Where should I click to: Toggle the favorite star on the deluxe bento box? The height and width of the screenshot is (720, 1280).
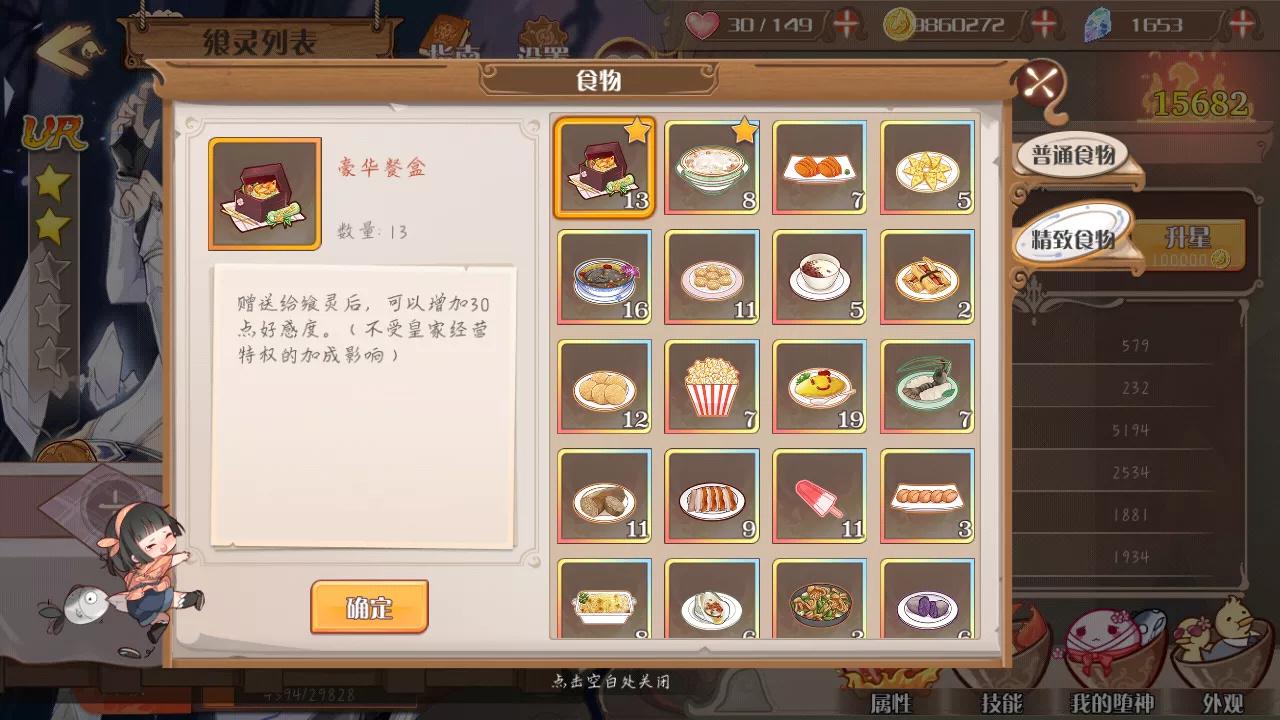637,128
